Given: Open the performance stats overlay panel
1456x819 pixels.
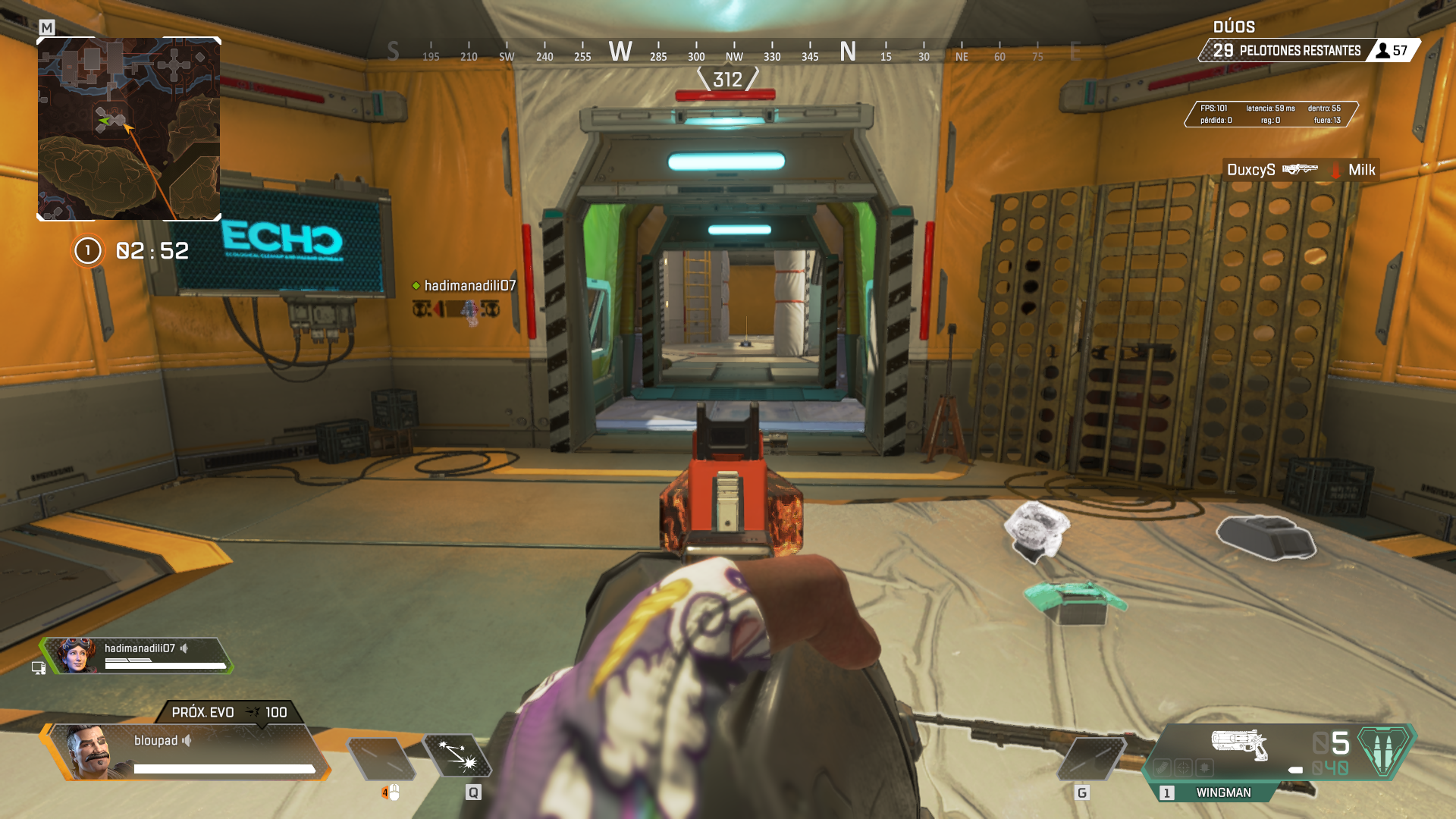Looking at the screenshot, I should (x=1271, y=114).
